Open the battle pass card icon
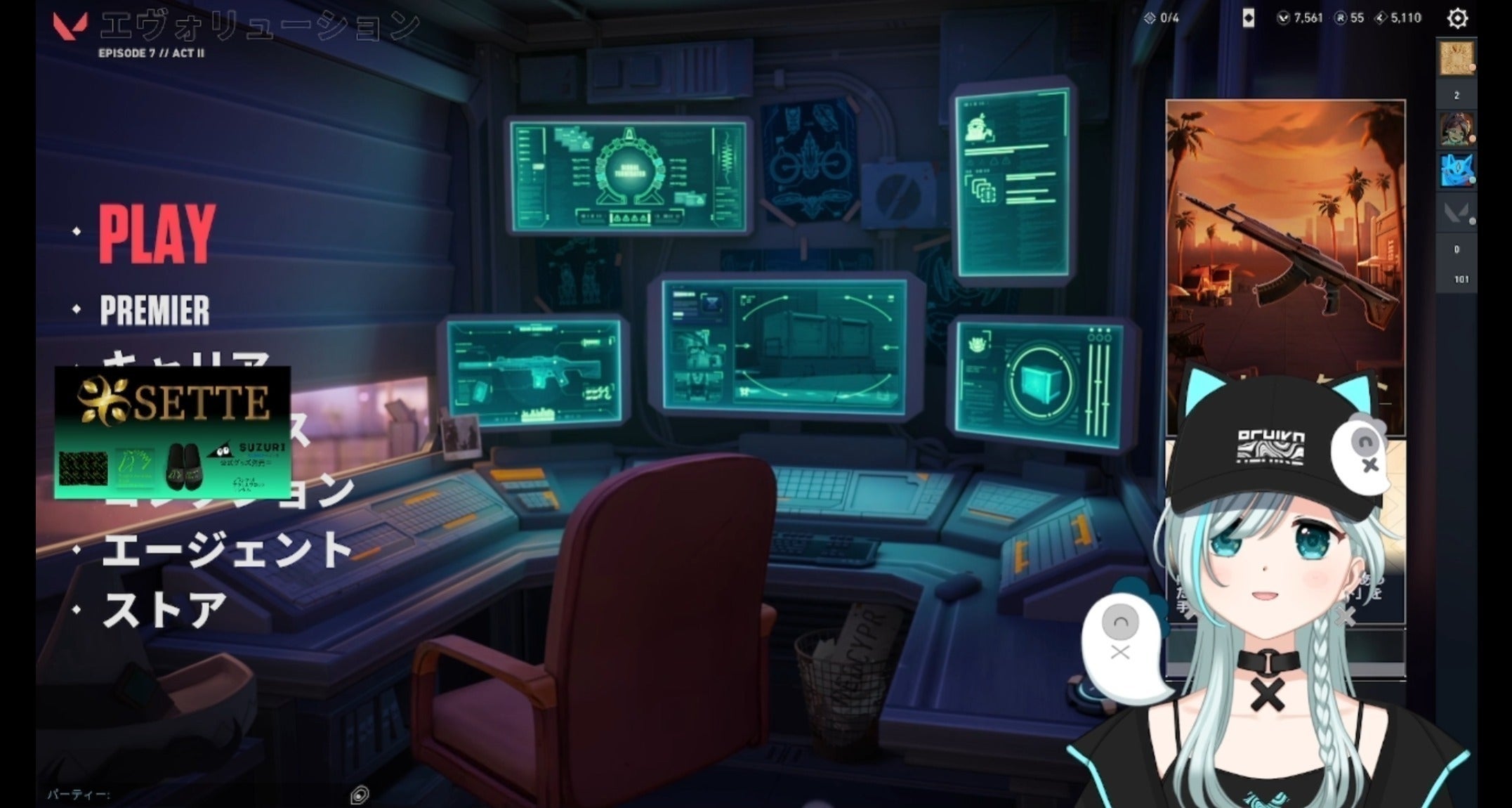This screenshot has width=1512, height=808. tap(1248, 18)
